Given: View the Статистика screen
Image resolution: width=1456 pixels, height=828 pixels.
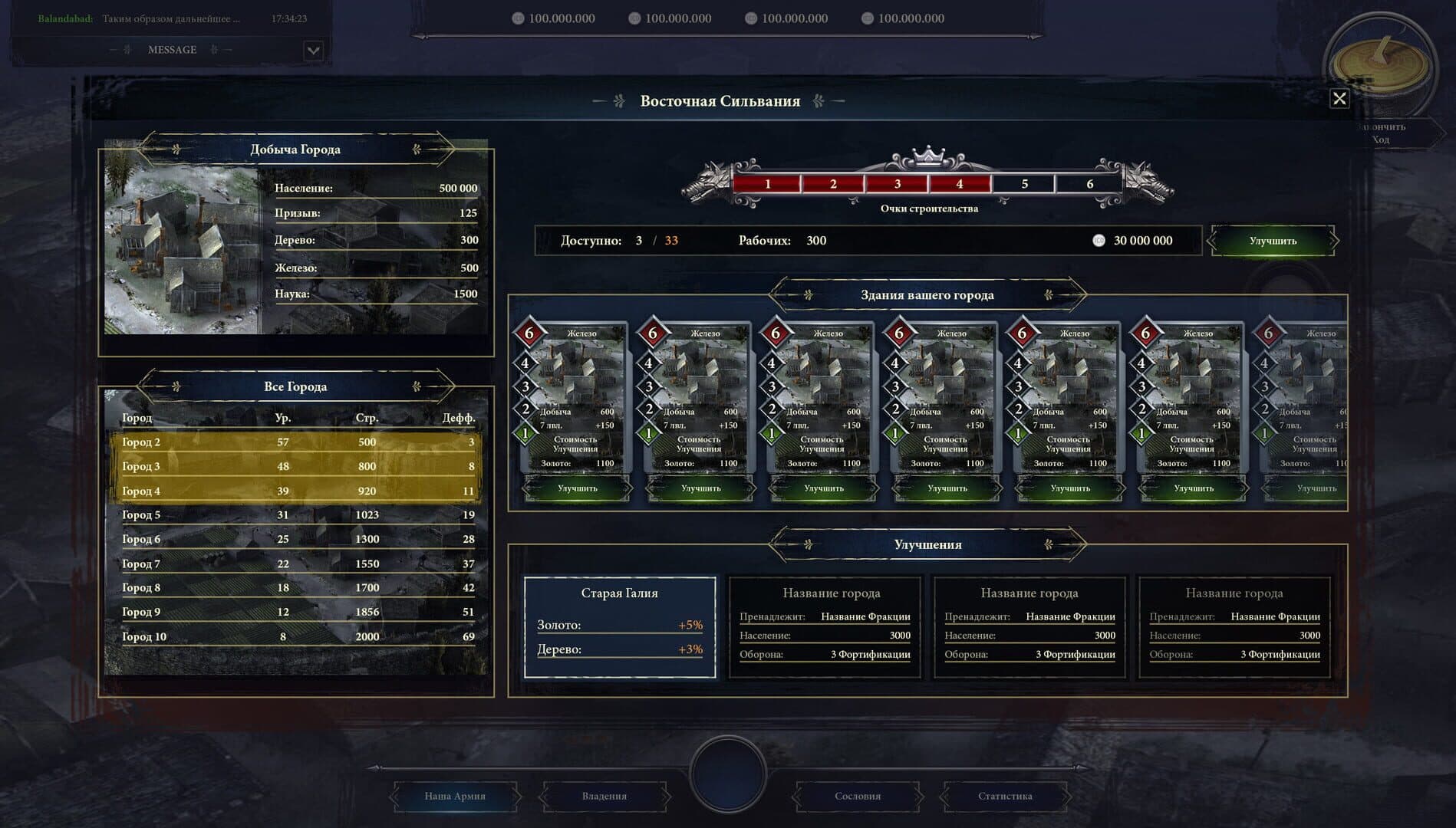Looking at the screenshot, I should click(x=1005, y=796).
